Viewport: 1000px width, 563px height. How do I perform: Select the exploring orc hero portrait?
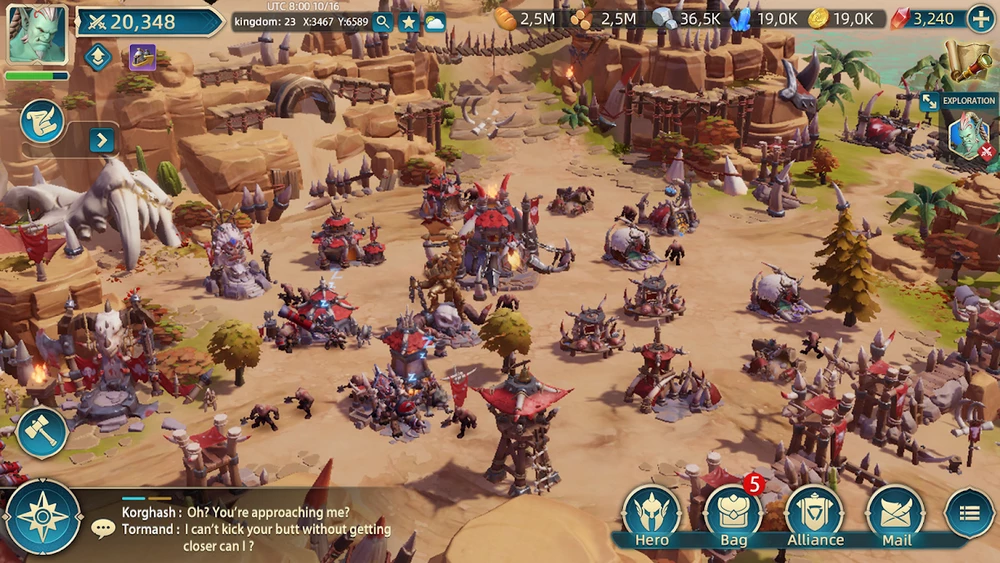(968, 136)
